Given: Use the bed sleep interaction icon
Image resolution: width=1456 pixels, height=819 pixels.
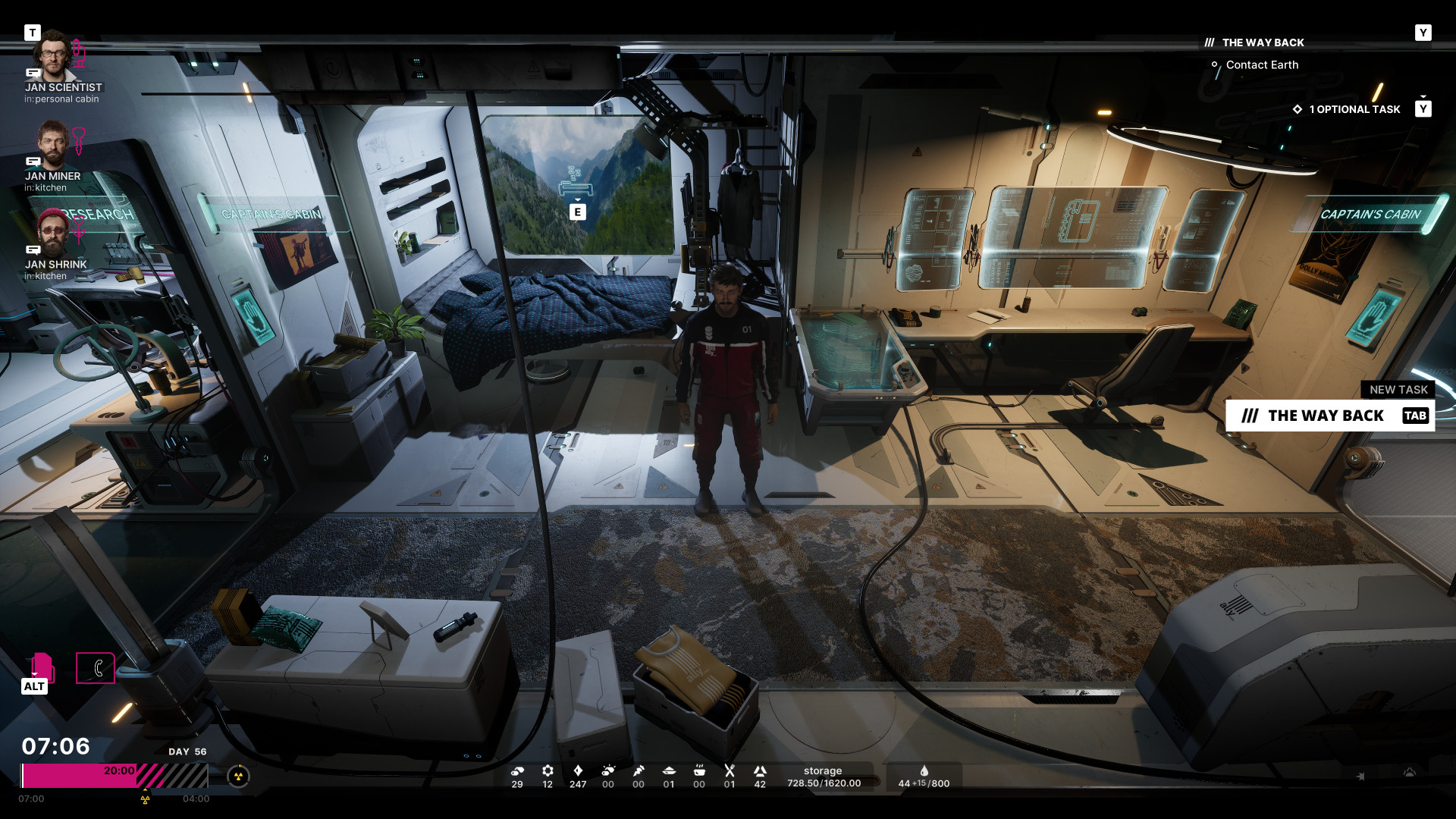Looking at the screenshot, I should click(577, 186).
